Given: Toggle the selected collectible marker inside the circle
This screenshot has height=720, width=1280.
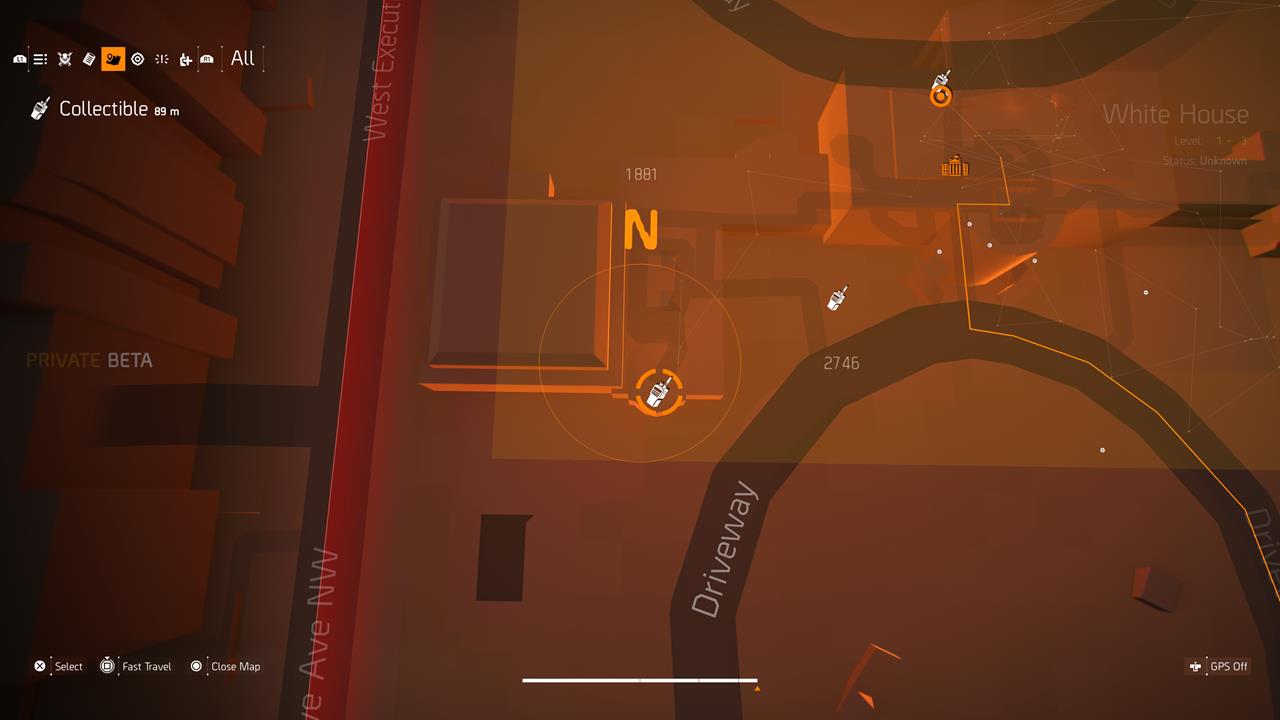Looking at the screenshot, I should point(657,393).
